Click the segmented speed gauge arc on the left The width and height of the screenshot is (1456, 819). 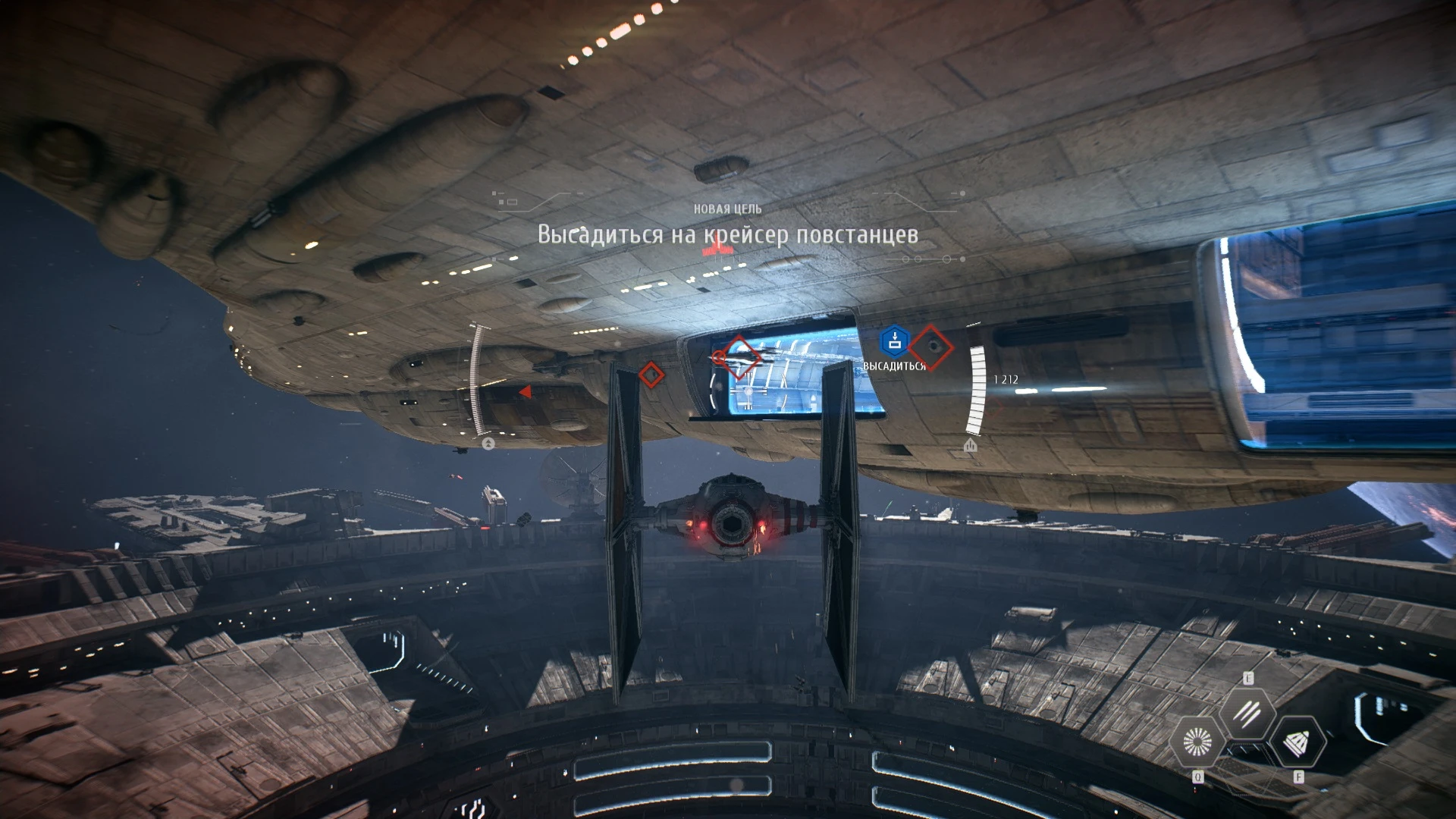click(x=478, y=379)
